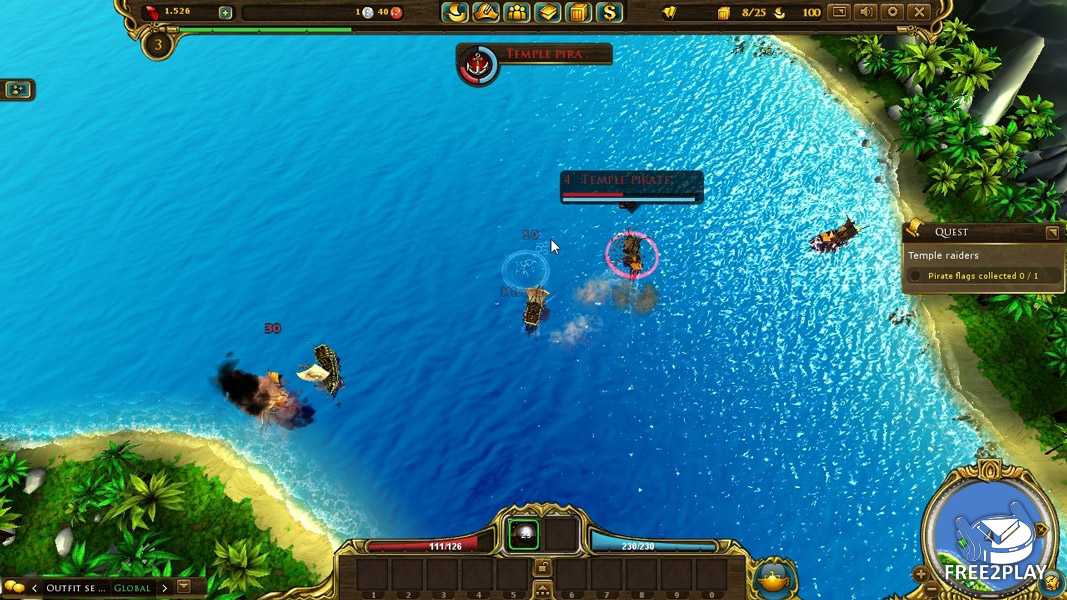The height and width of the screenshot is (600, 1067).
Task: Open the Global chat channel tab
Action: pyautogui.click(x=132, y=588)
